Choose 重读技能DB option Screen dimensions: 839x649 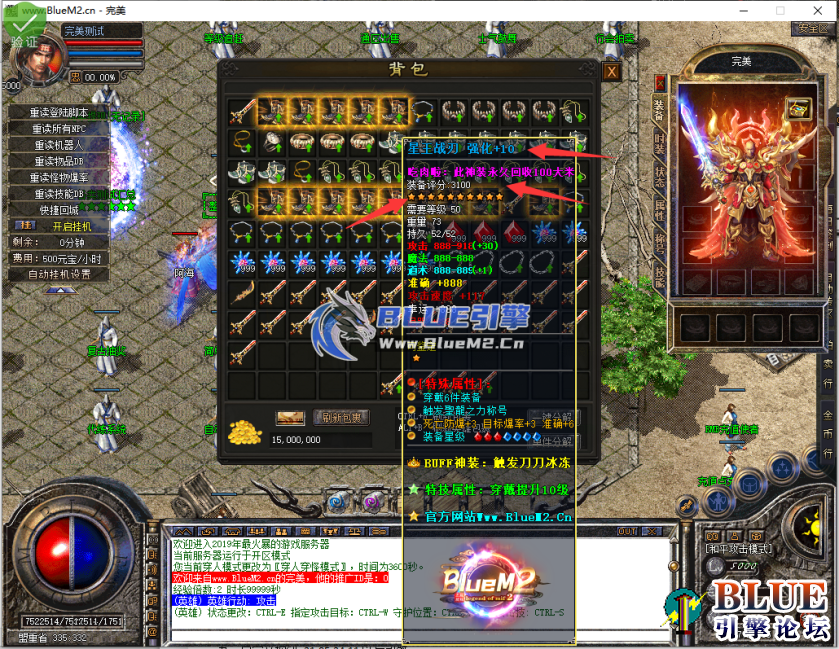(59, 193)
